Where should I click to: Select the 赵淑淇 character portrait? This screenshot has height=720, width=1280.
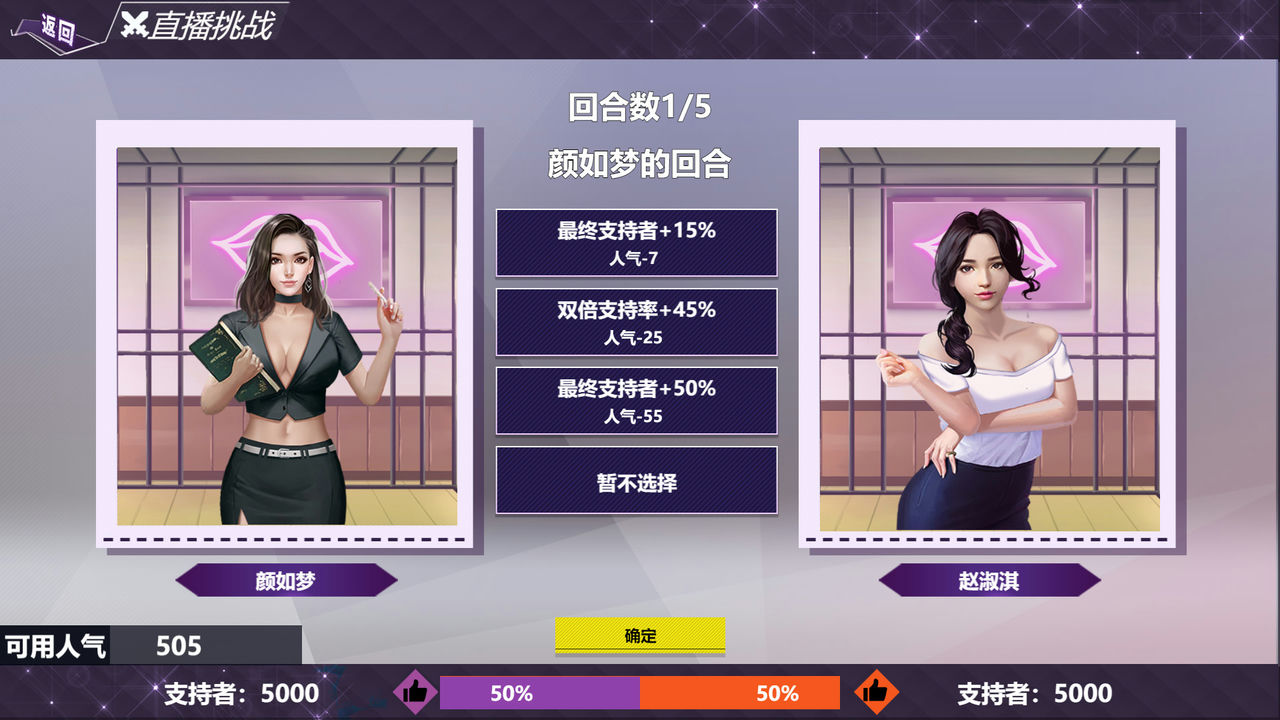(x=988, y=336)
